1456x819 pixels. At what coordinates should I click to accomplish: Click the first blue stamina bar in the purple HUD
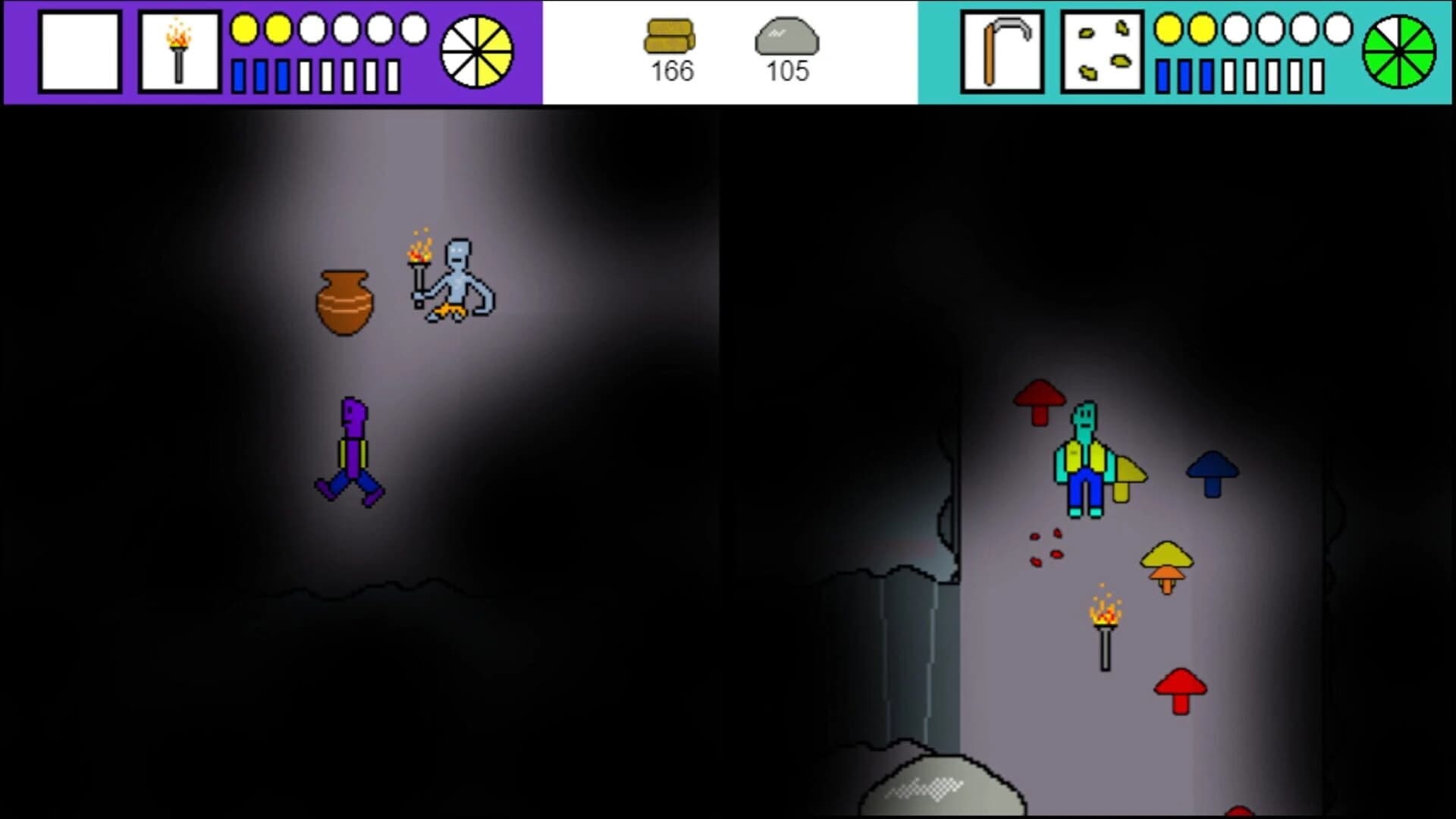[238, 74]
